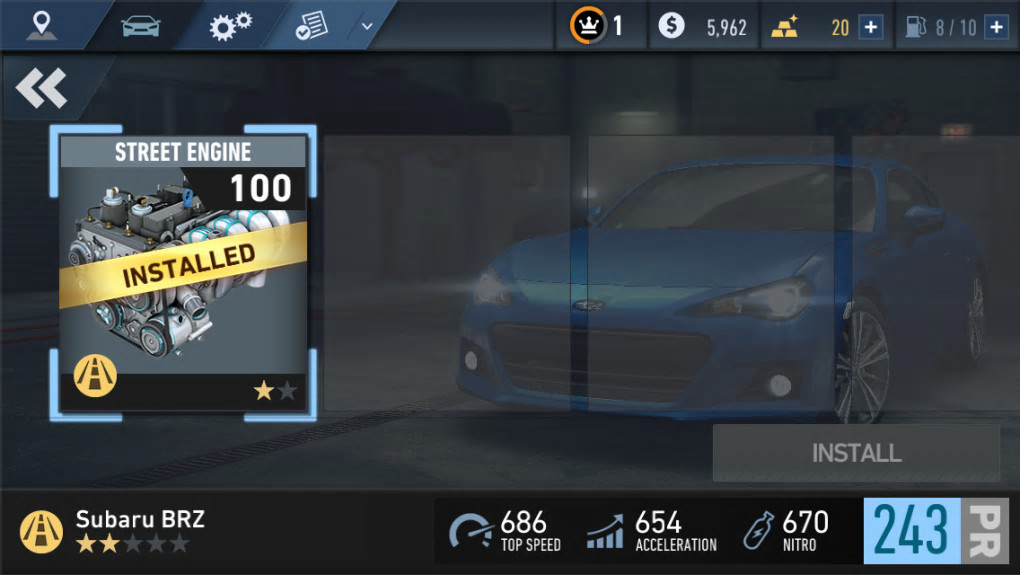Open the gears upgrade tab

230,26
